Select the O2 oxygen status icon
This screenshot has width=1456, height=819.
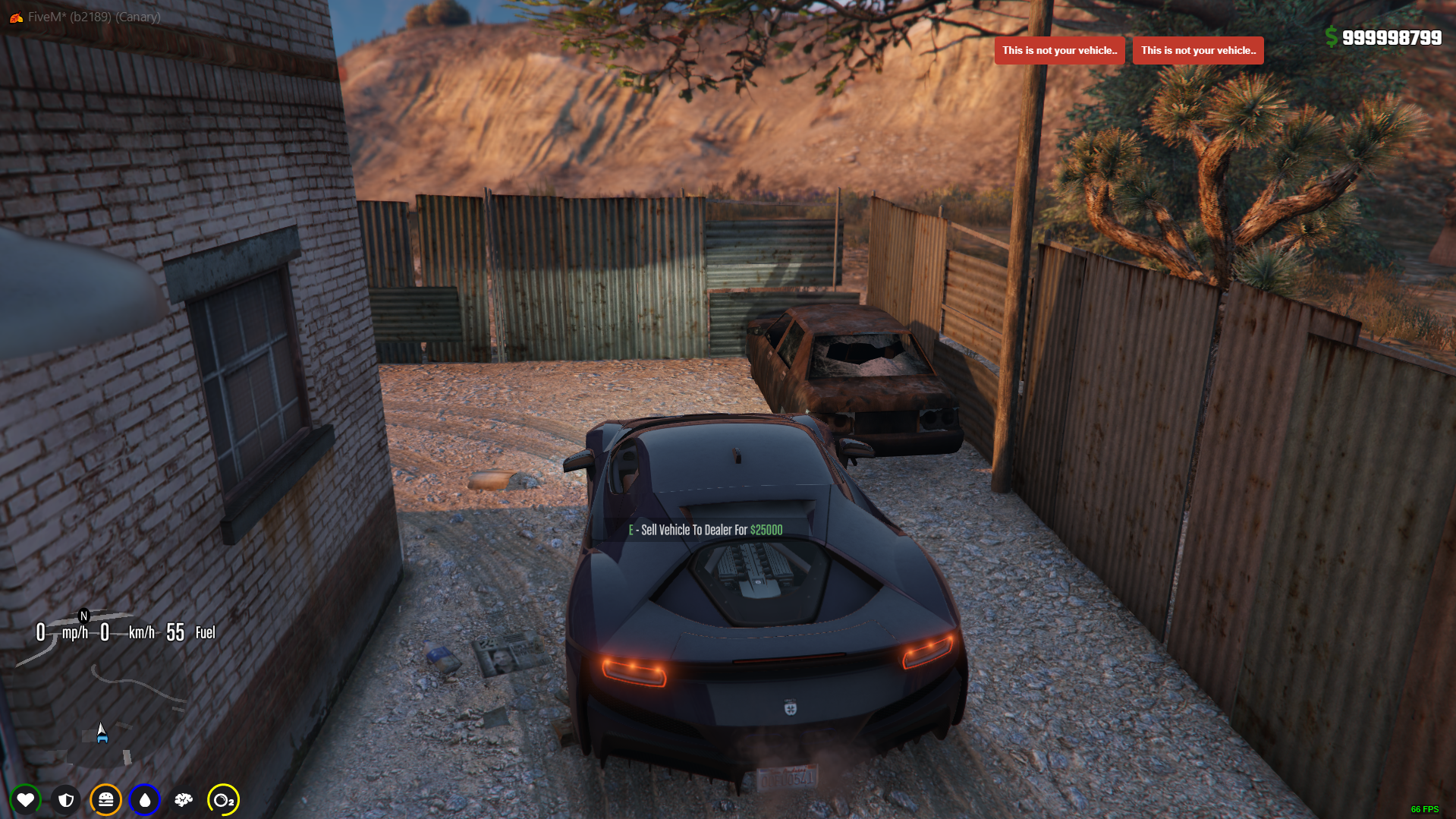click(x=223, y=799)
